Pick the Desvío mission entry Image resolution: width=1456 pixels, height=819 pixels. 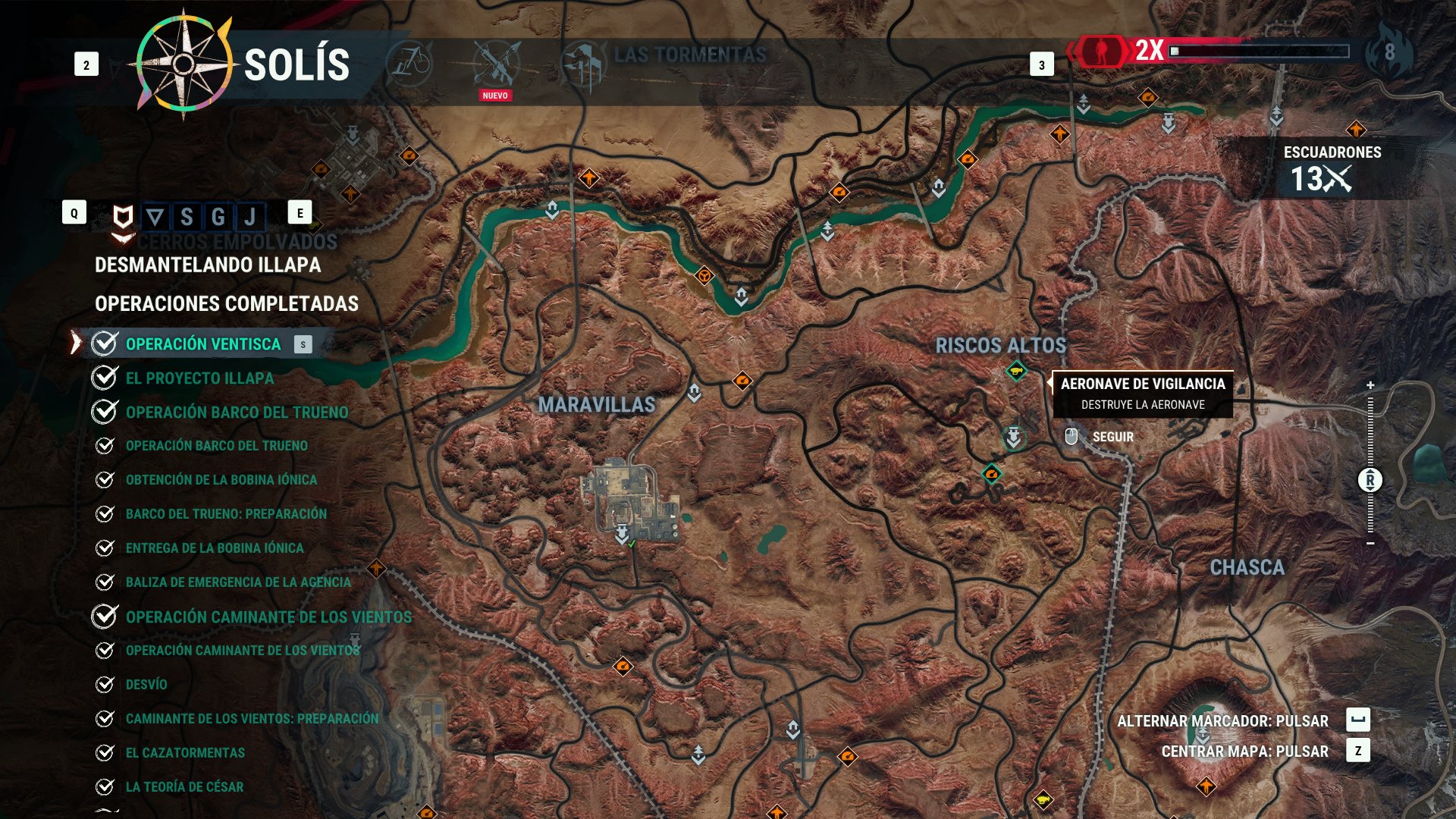(146, 685)
